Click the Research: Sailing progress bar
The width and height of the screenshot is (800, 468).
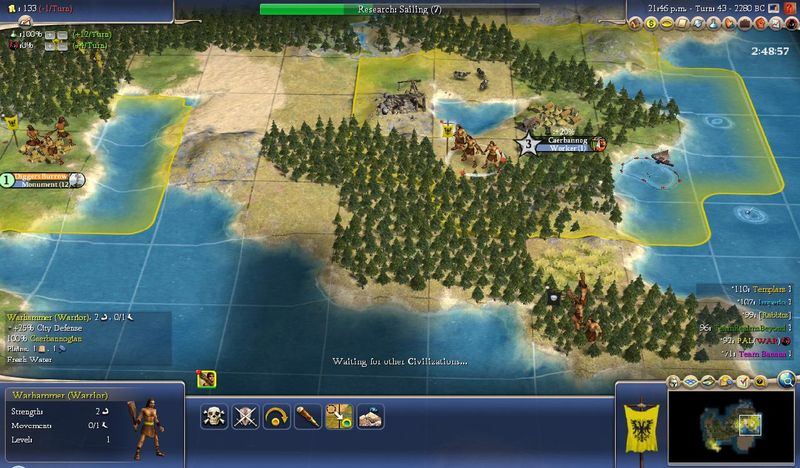coord(399,9)
